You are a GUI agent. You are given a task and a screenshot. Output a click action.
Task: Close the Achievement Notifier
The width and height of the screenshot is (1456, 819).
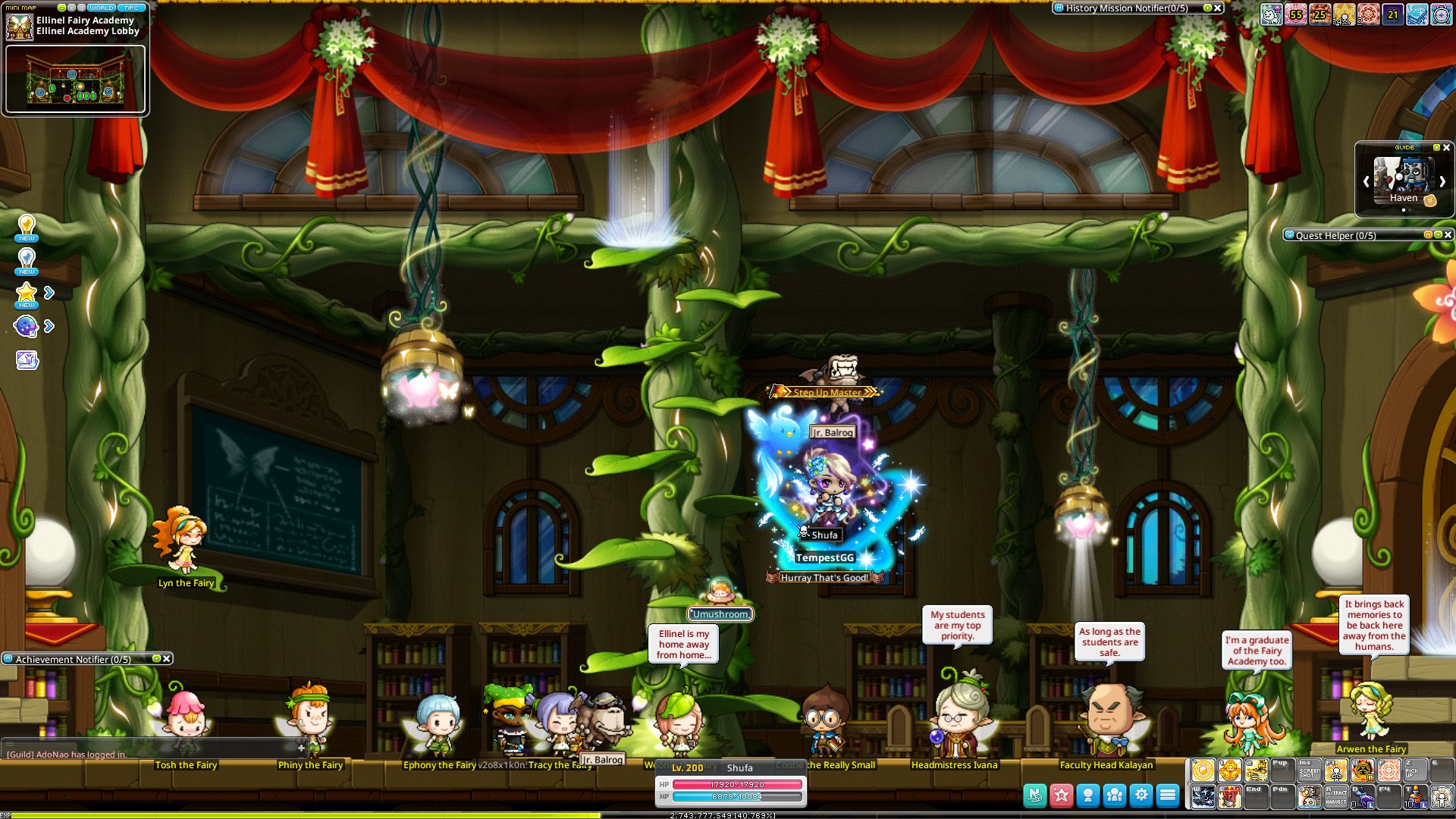click(167, 659)
